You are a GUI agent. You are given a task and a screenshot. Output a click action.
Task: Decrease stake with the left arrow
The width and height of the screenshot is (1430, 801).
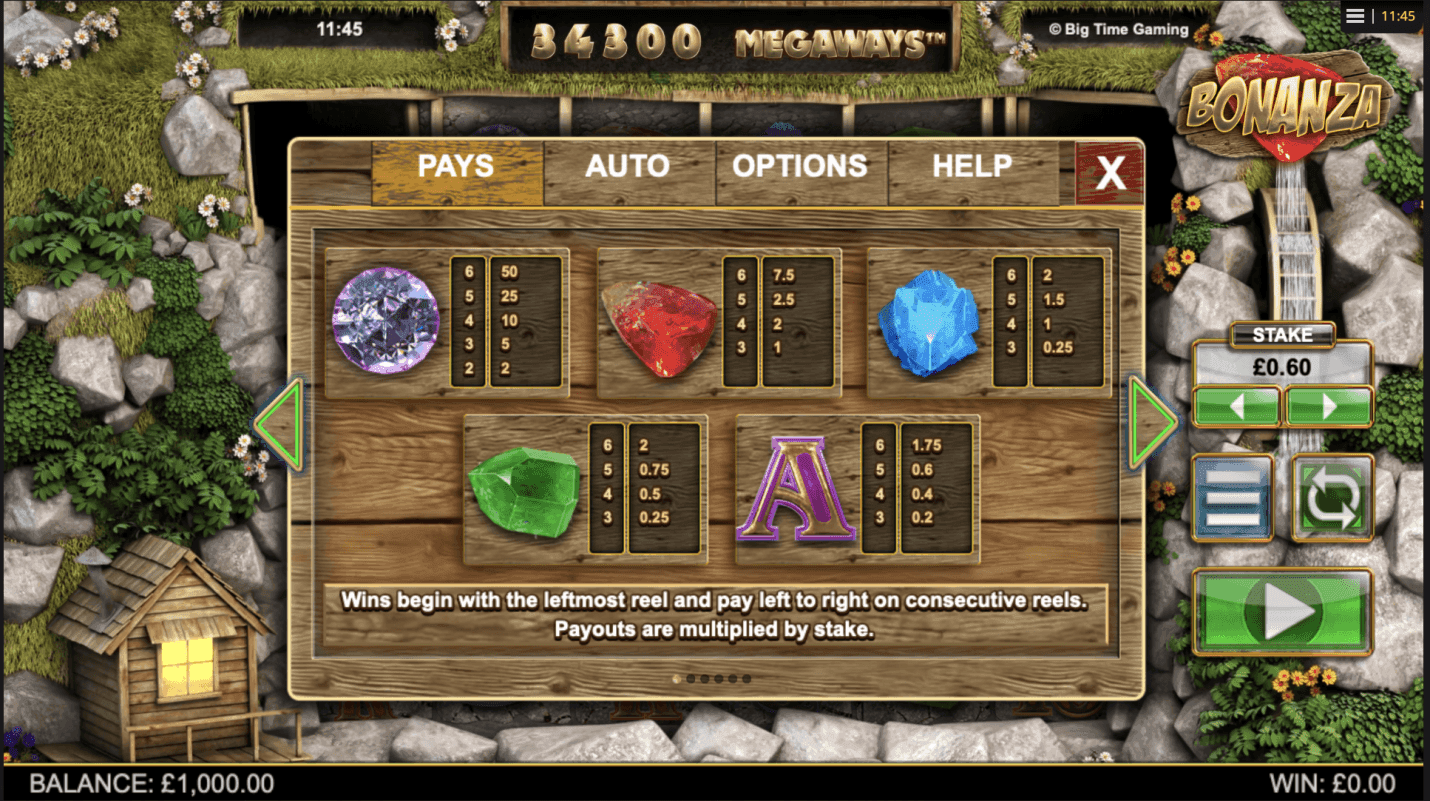tap(1235, 406)
